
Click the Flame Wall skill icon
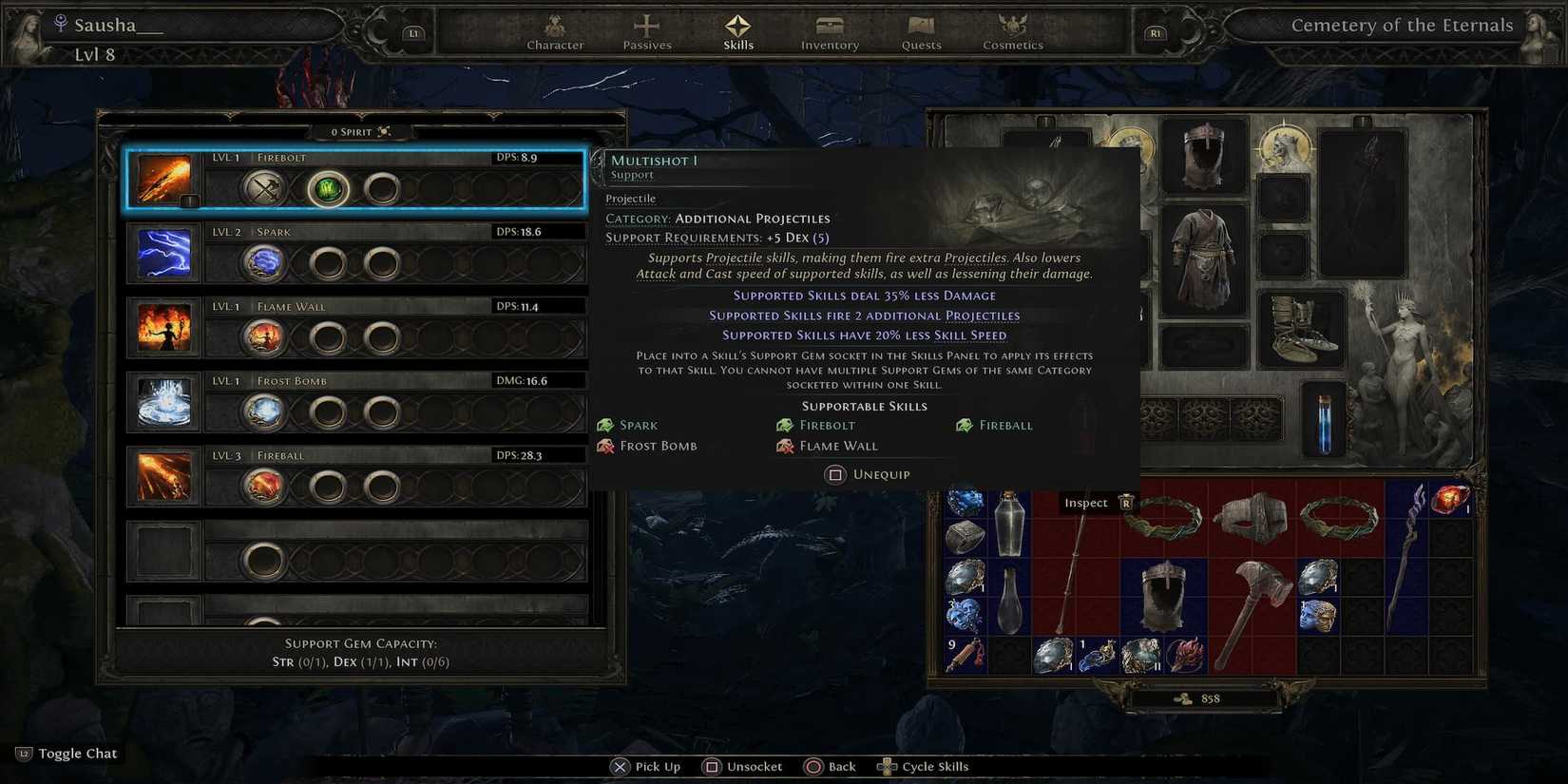pyautogui.click(x=163, y=328)
